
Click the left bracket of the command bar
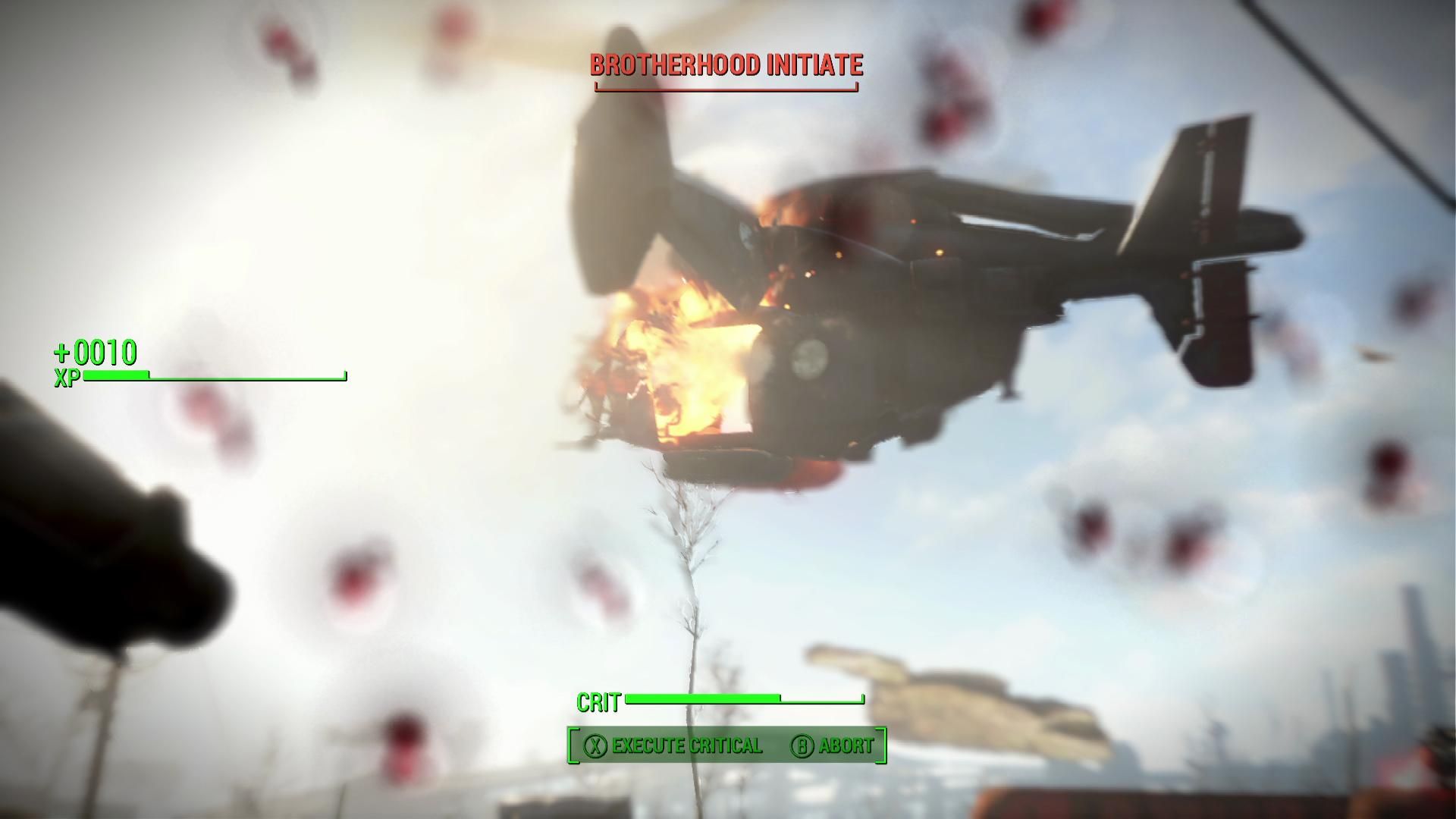tap(574, 745)
